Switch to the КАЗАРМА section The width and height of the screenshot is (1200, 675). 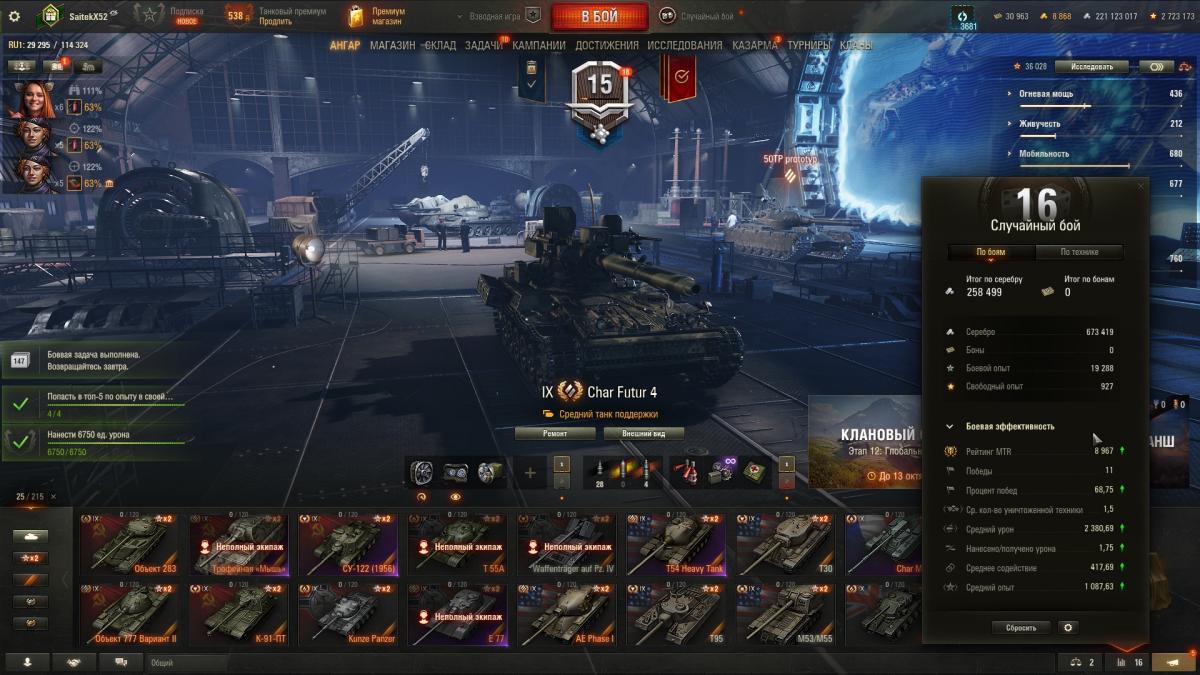[x=754, y=45]
